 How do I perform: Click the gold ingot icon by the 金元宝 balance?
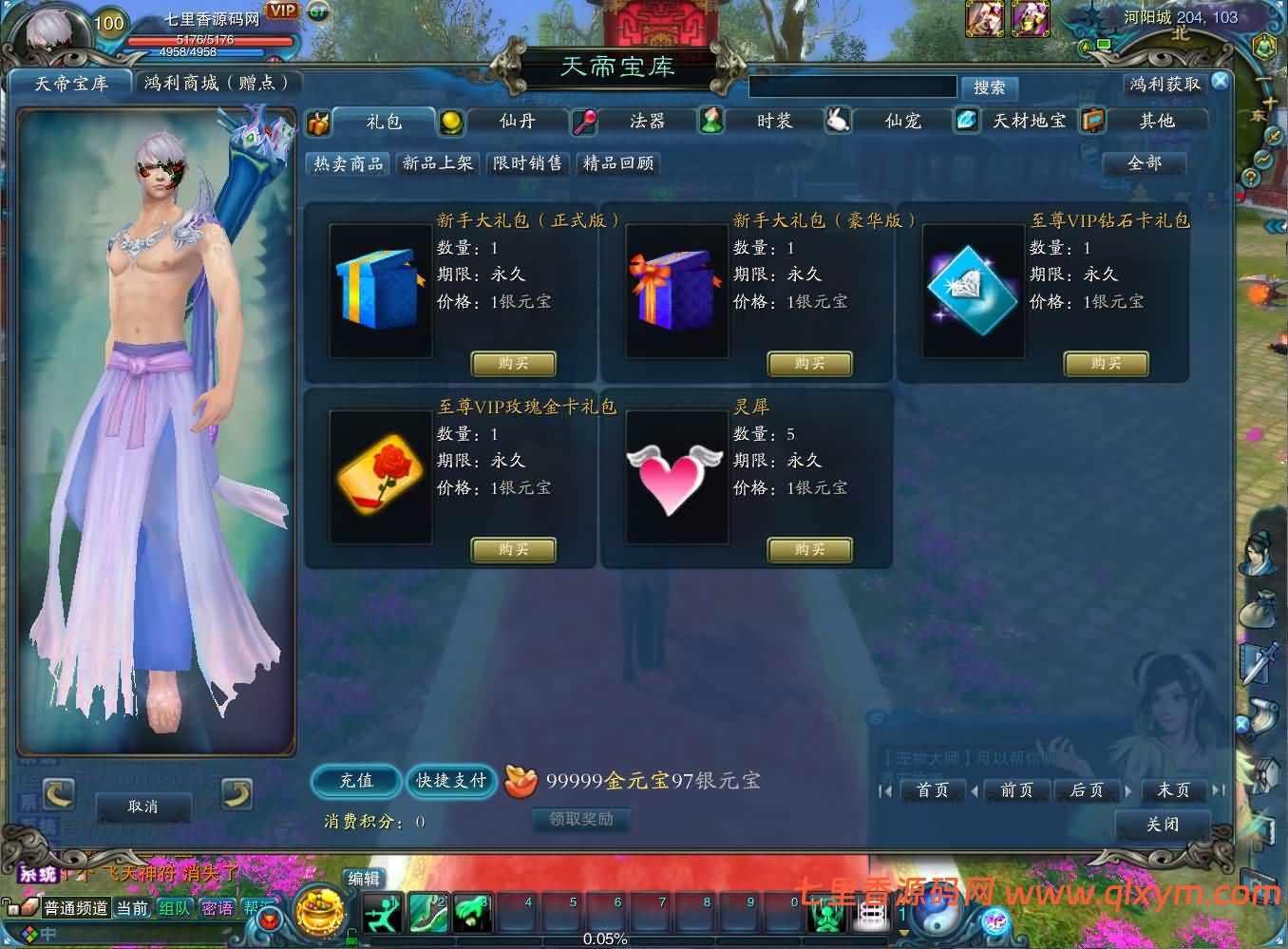point(521,779)
